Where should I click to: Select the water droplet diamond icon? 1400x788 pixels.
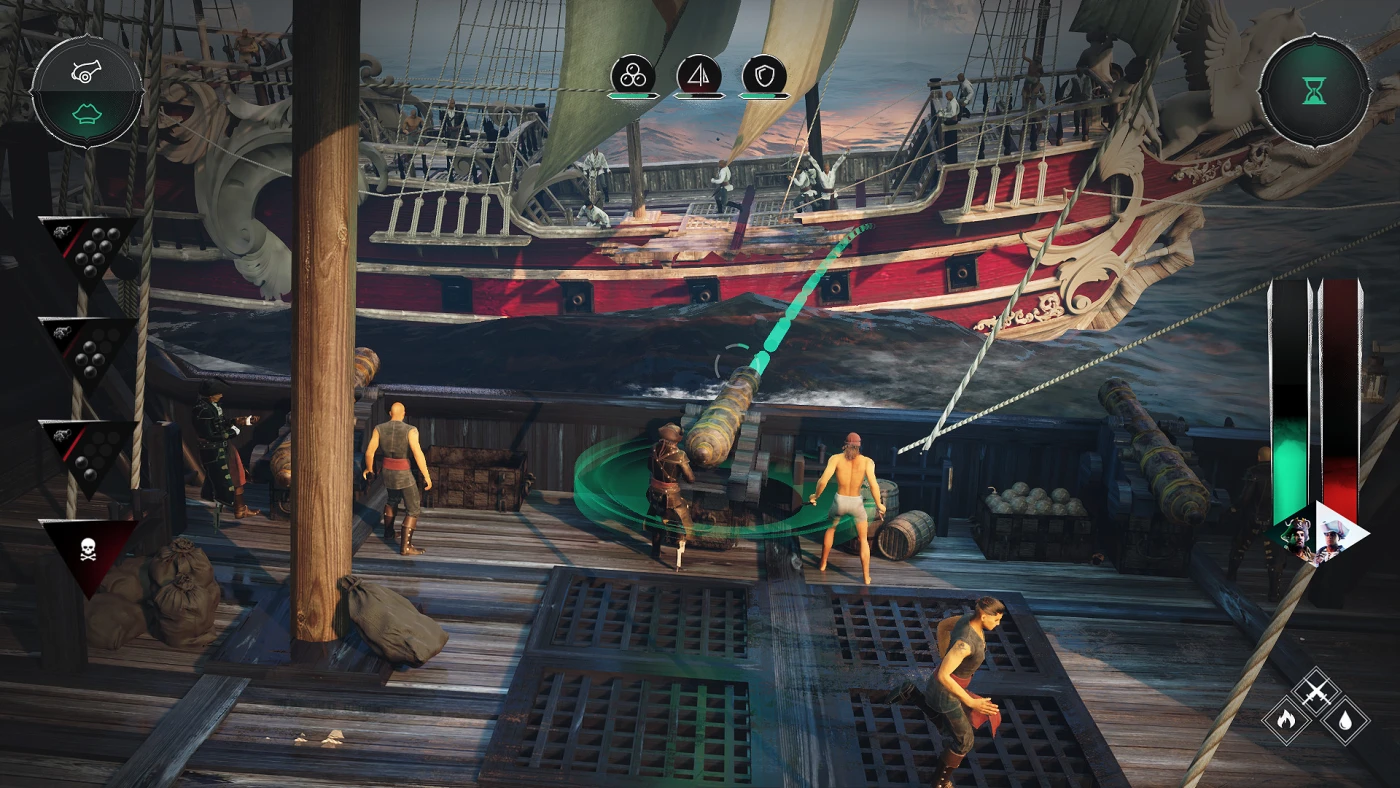click(1345, 720)
